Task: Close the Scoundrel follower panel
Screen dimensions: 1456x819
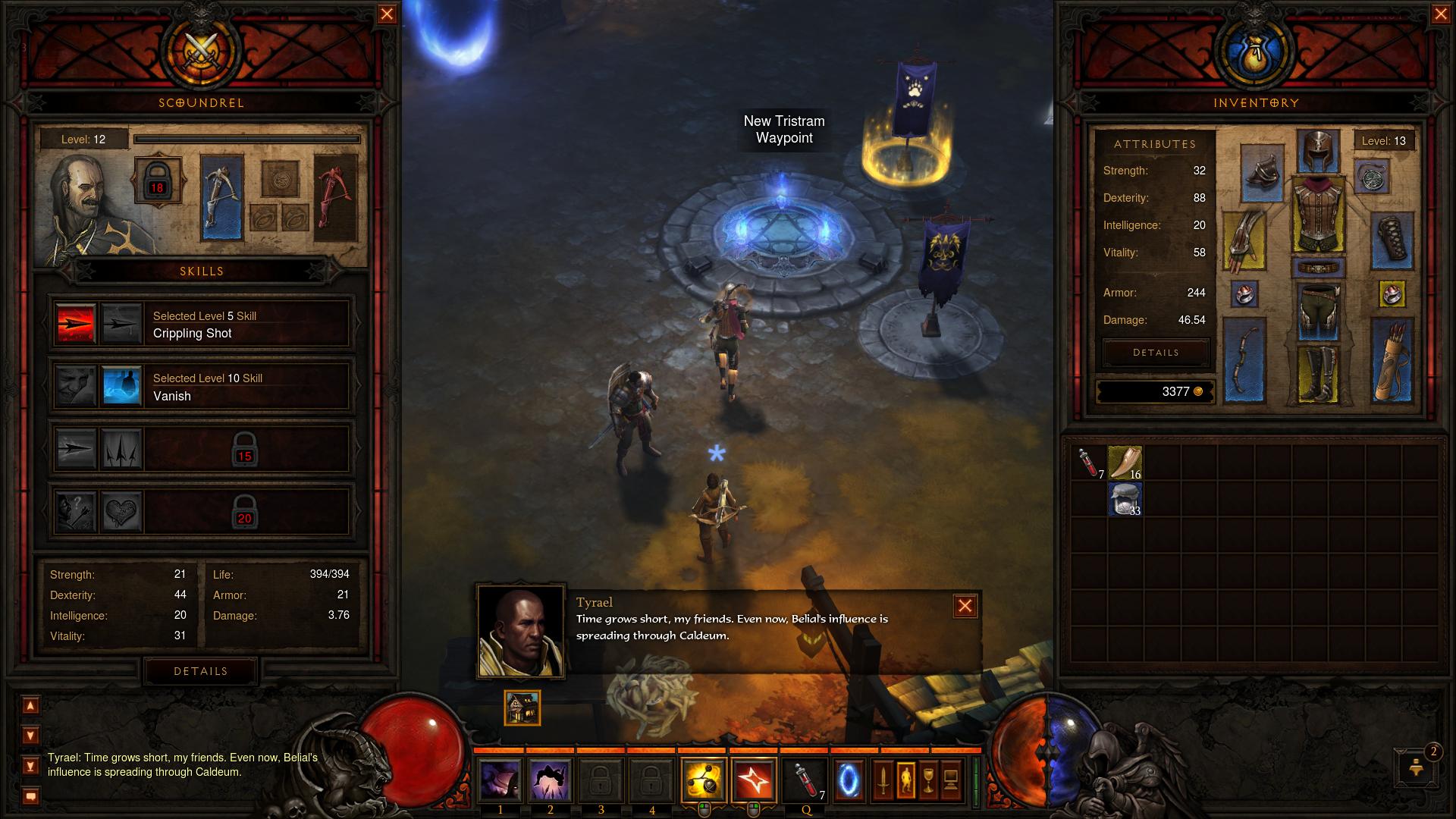Action: tap(387, 14)
